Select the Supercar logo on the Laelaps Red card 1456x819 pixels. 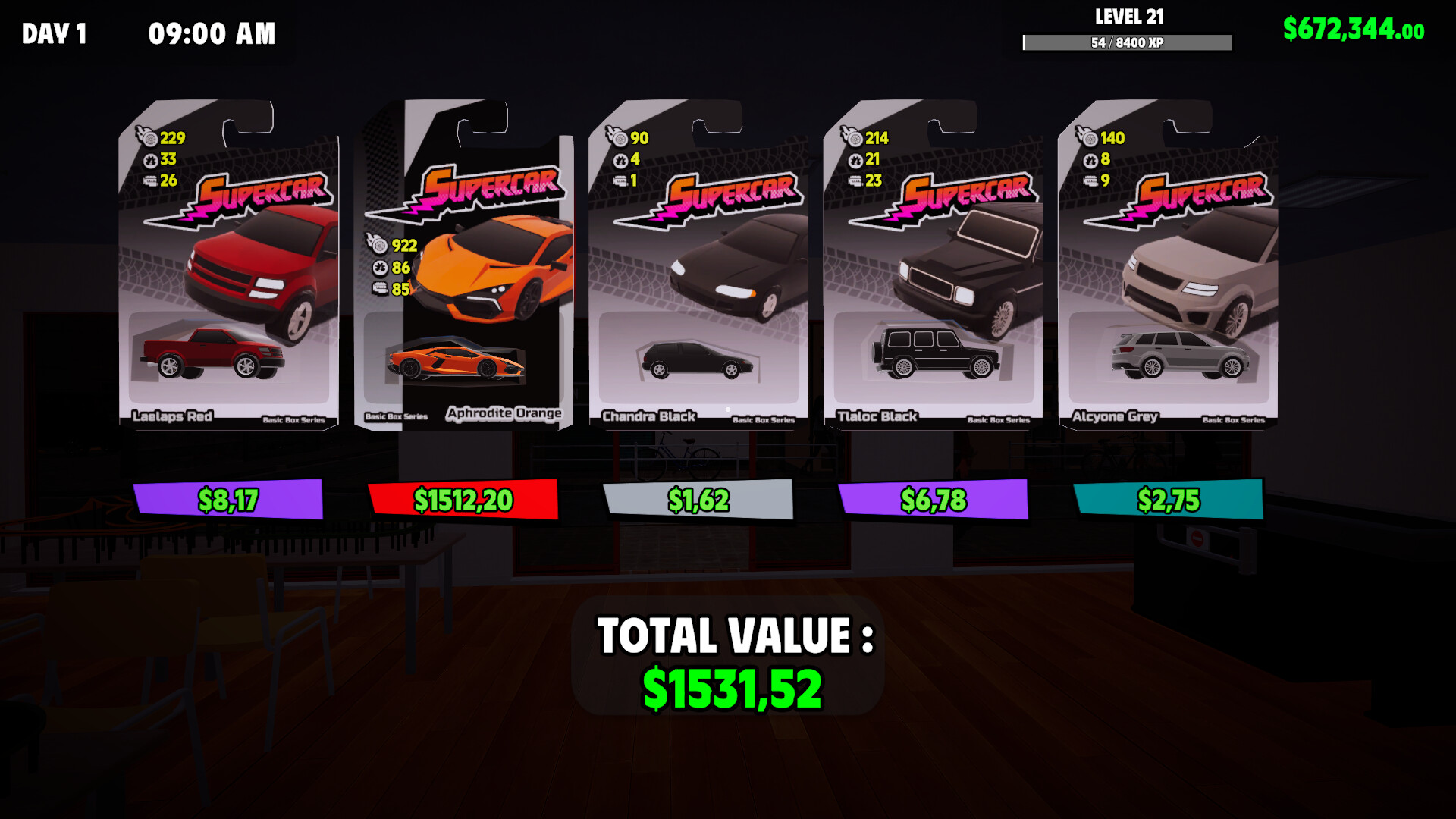click(x=262, y=191)
